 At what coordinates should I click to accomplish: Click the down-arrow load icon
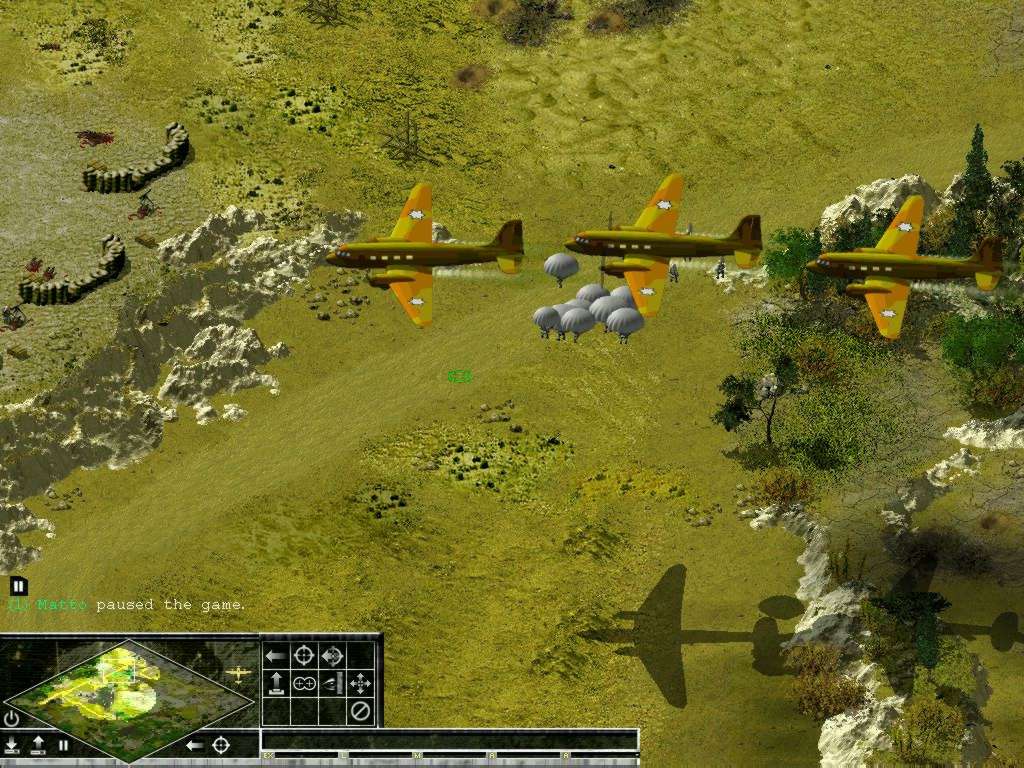coord(12,745)
